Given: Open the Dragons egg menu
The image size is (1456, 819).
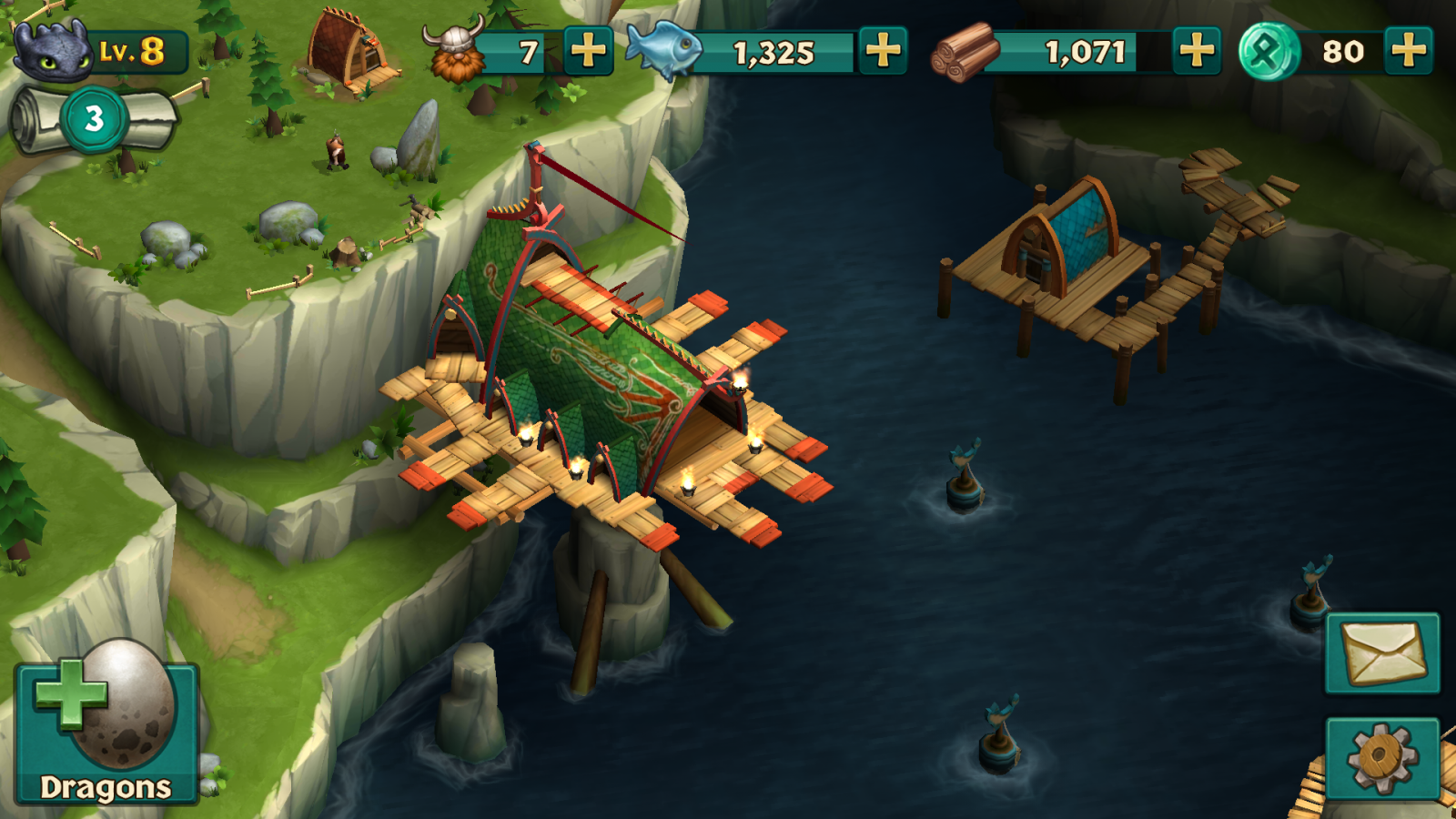Looking at the screenshot, I should (x=106, y=731).
